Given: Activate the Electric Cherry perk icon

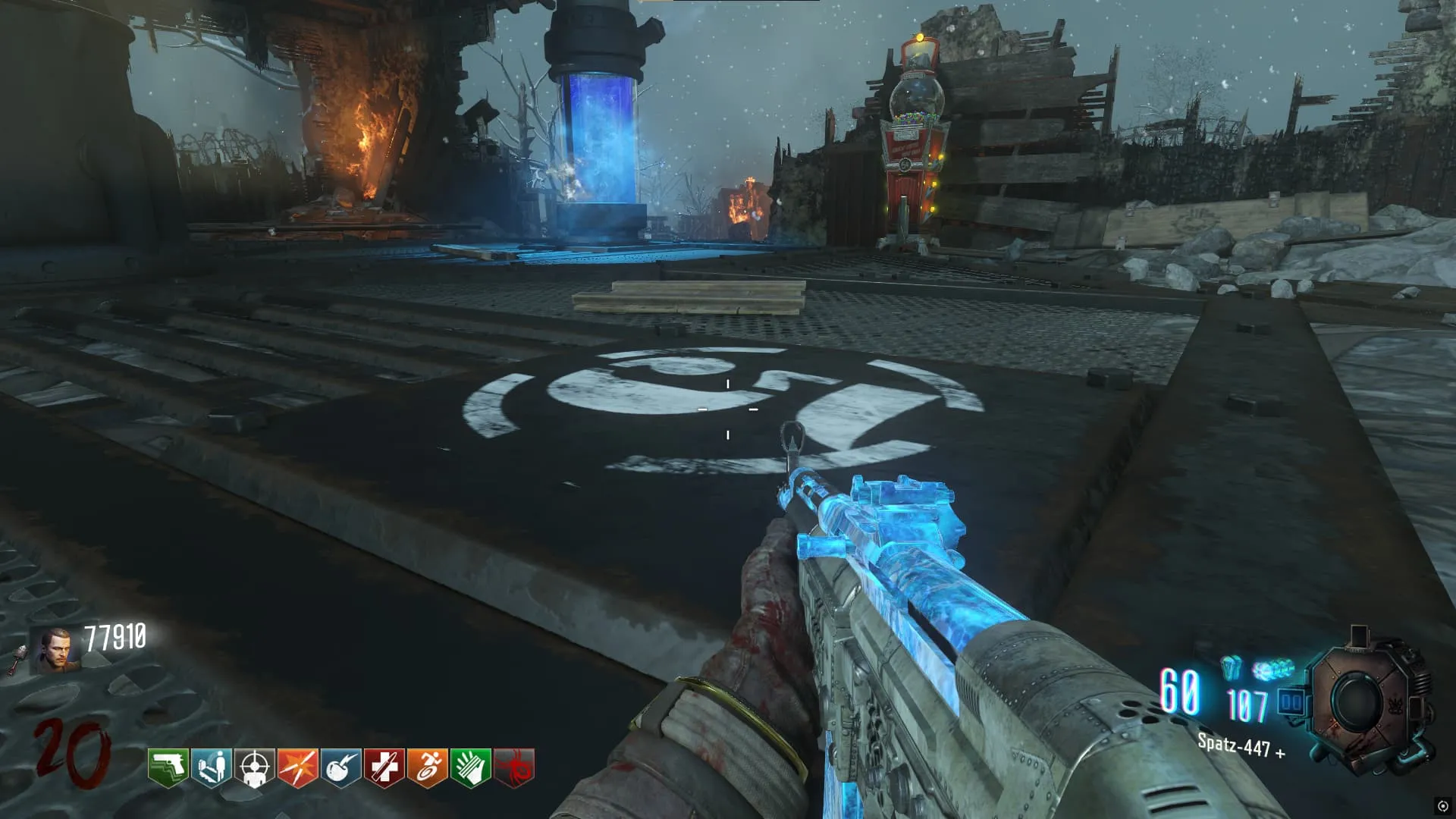Looking at the screenshot, I should (340, 767).
